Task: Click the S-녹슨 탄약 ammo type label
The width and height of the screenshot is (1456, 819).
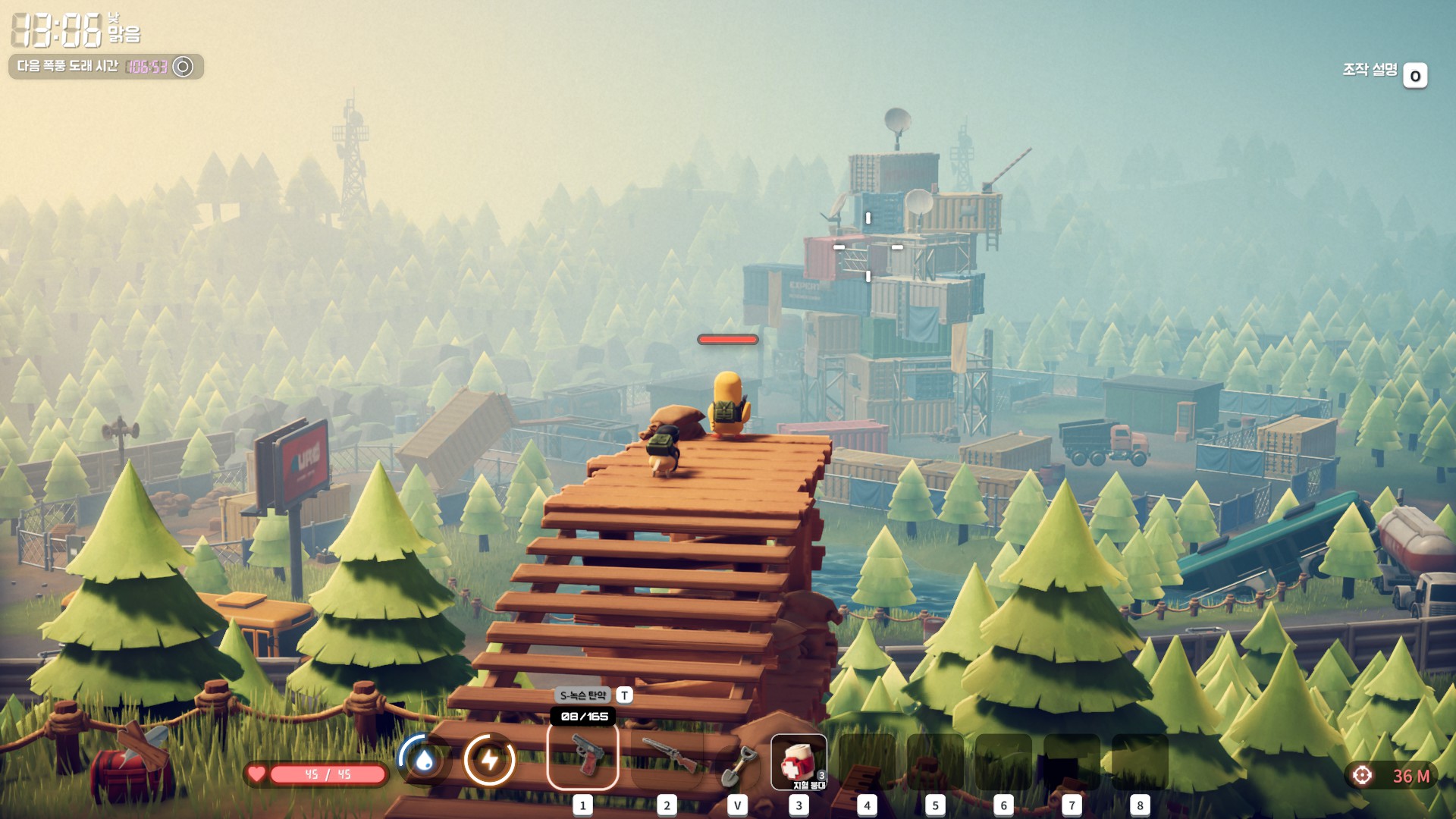Action: point(583,695)
